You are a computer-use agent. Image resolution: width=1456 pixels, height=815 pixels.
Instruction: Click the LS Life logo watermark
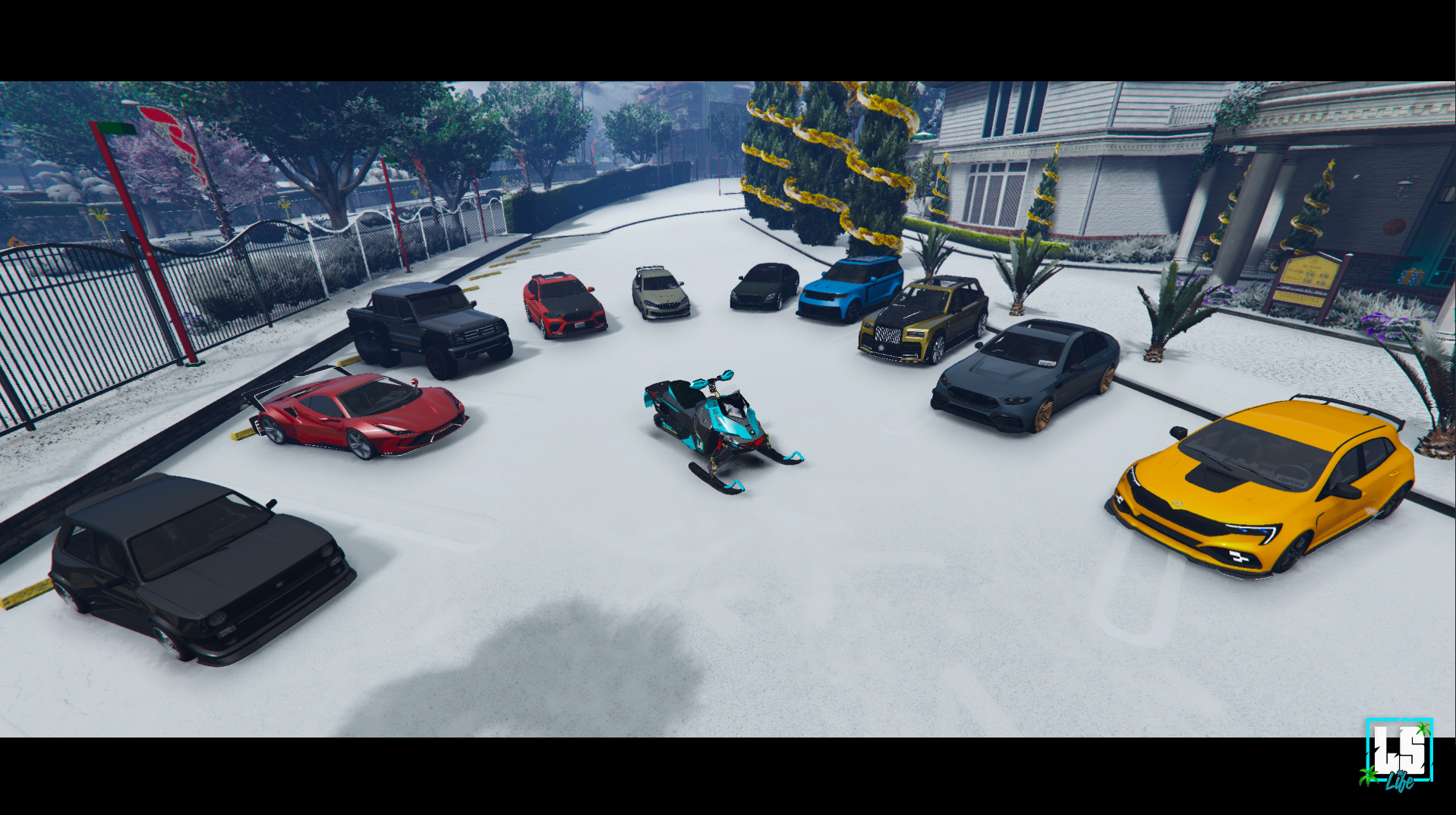[1398, 753]
